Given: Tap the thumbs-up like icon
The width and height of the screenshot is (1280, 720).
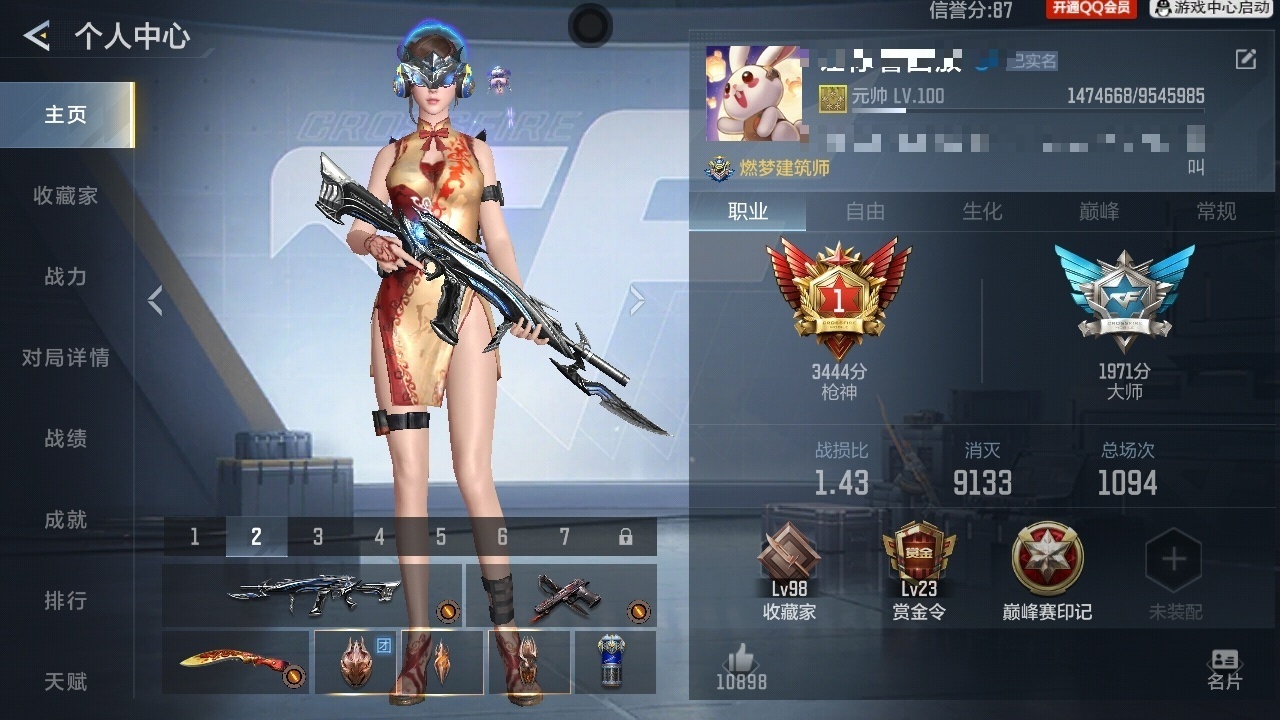Looking at the screenshot, I should pos(740,660).
